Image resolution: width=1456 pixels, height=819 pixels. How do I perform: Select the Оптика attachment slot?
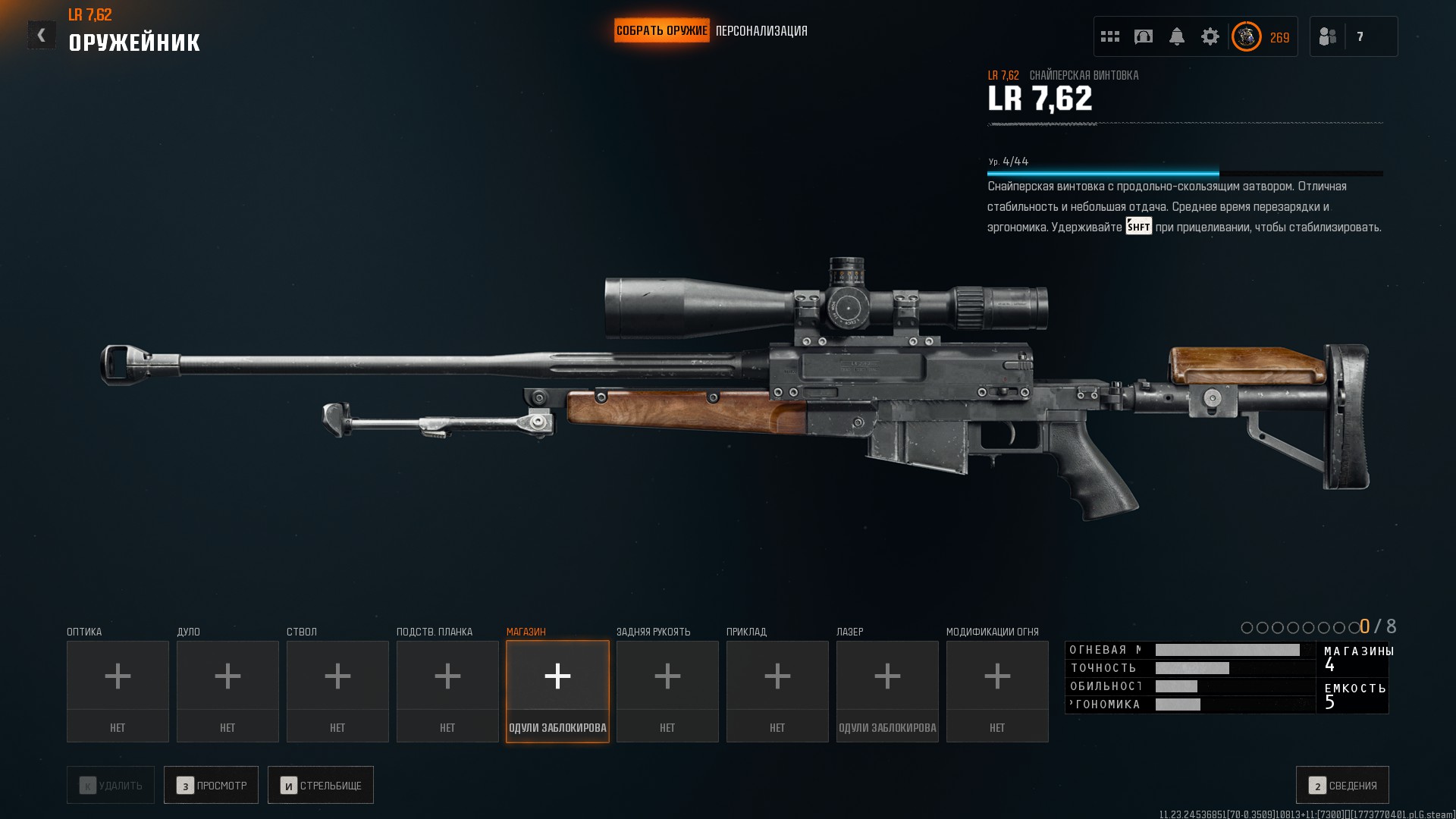(118, 691)
